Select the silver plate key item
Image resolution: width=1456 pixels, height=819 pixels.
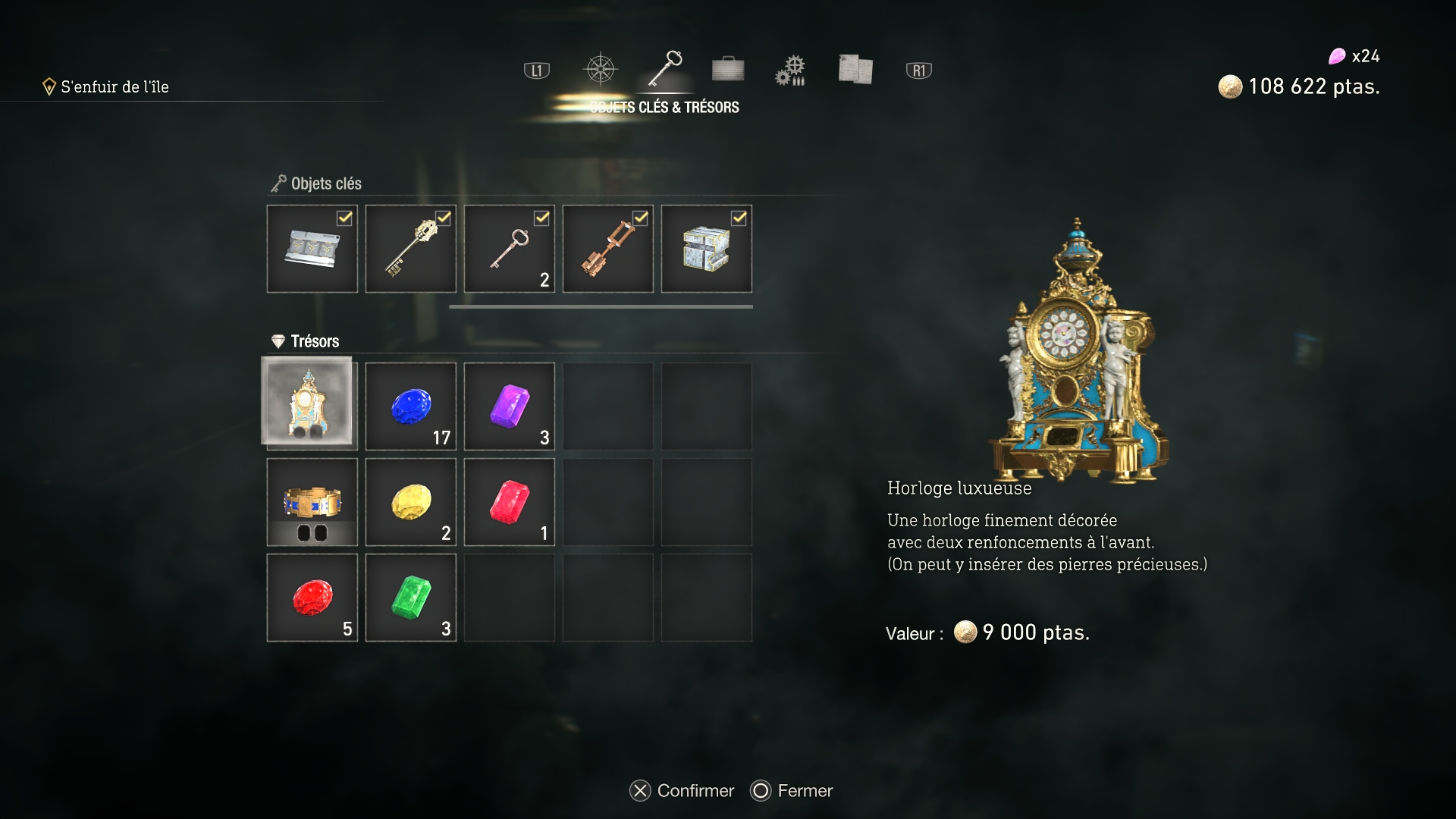pyautogui.click(x=312, y=249)
